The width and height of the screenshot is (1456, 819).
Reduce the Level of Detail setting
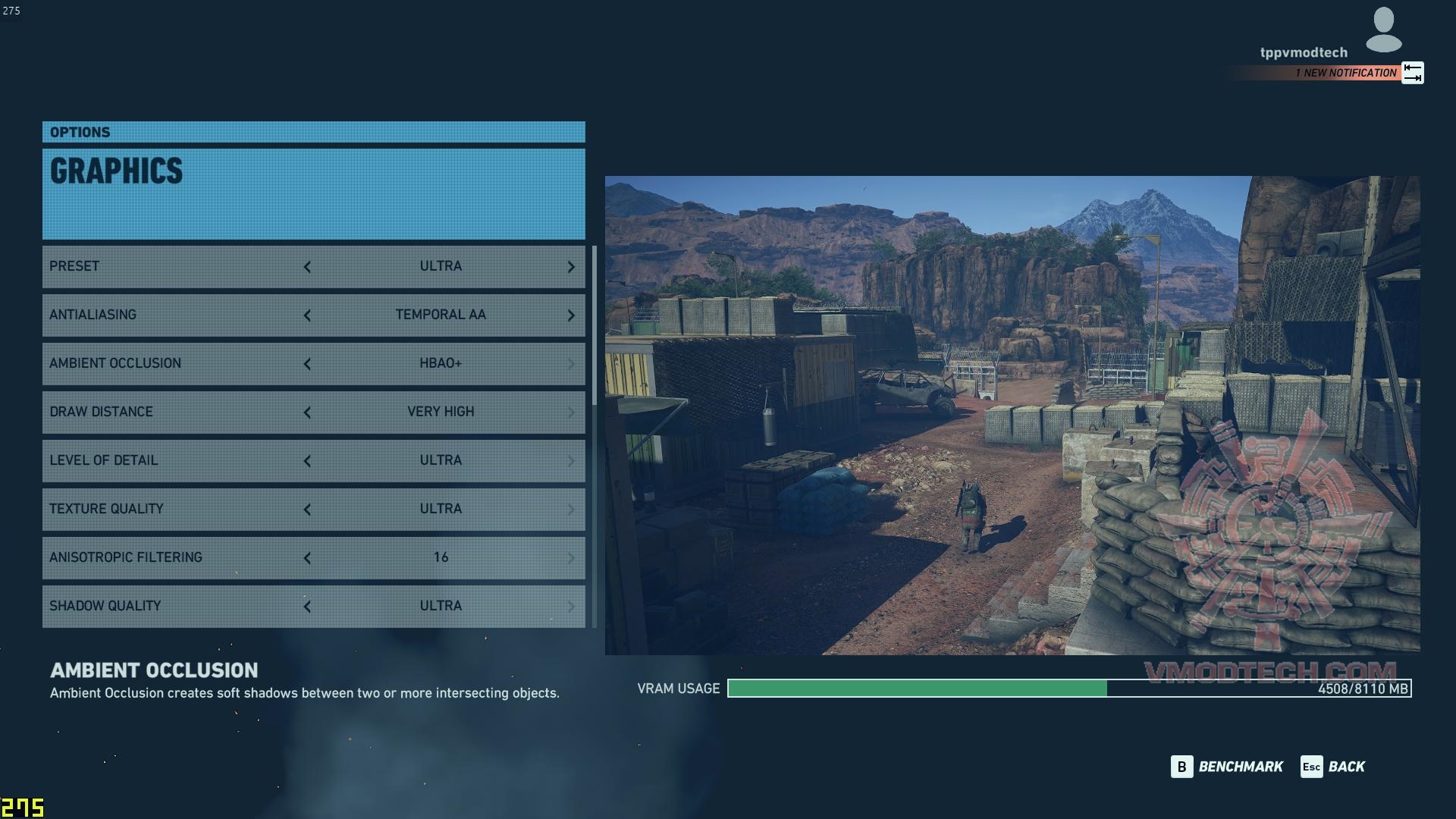point(307,461)
